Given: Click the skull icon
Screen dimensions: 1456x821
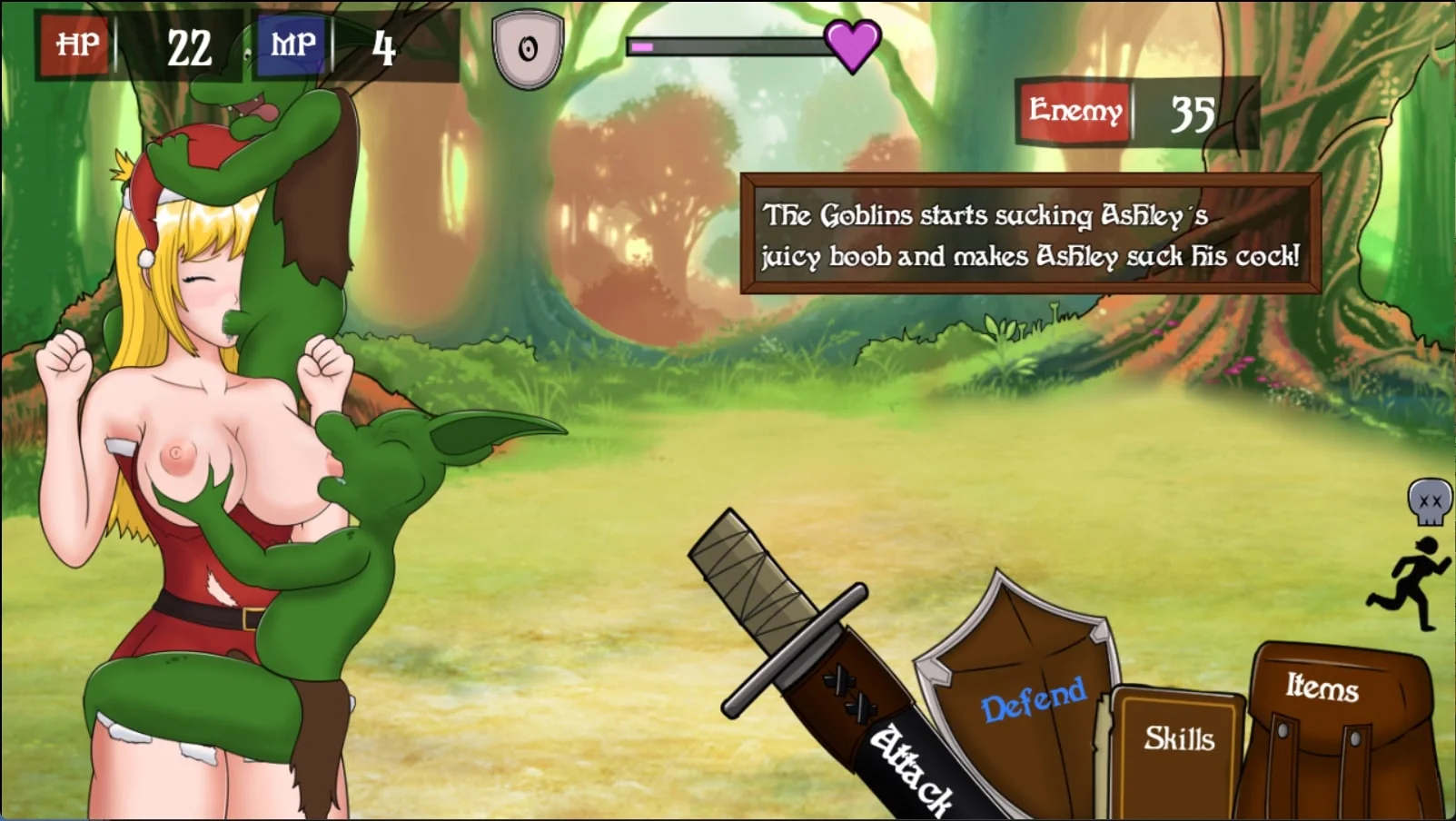Looking at the screenshot, I should click(1429, 502).
